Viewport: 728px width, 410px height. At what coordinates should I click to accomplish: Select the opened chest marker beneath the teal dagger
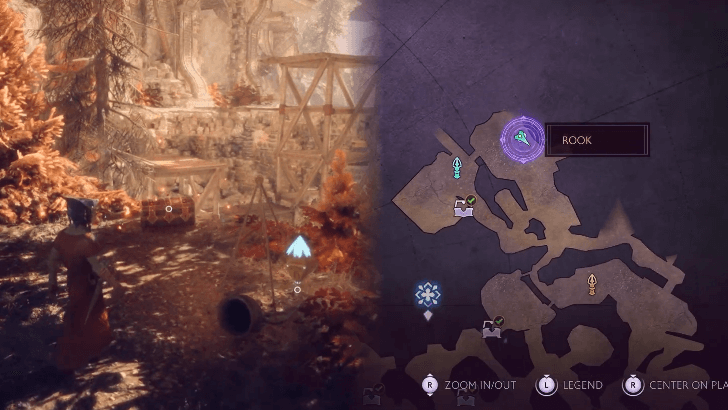[x=464, y=206]
